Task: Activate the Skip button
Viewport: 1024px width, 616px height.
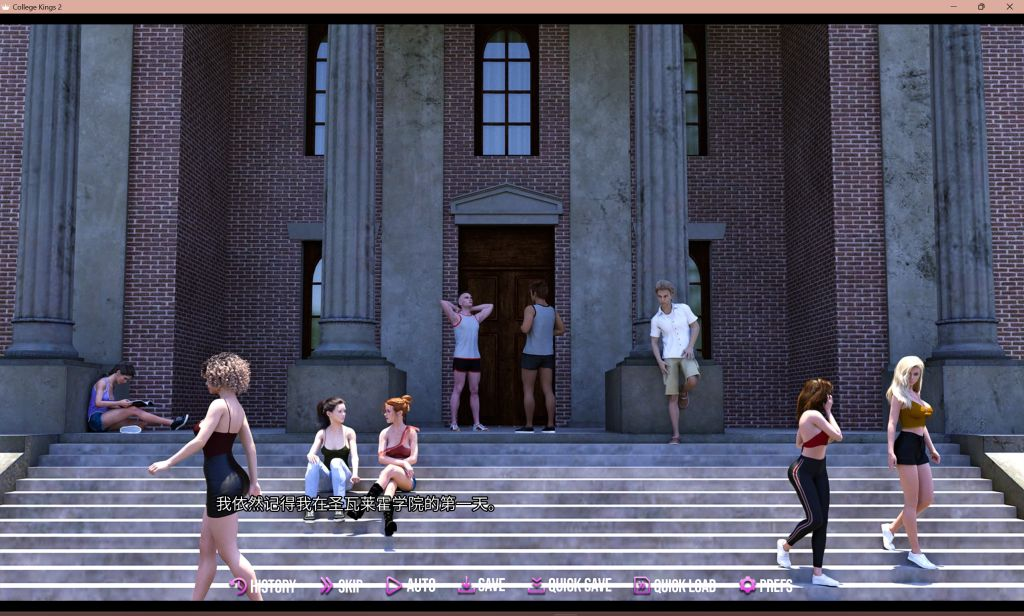Action: coord(340,586)
